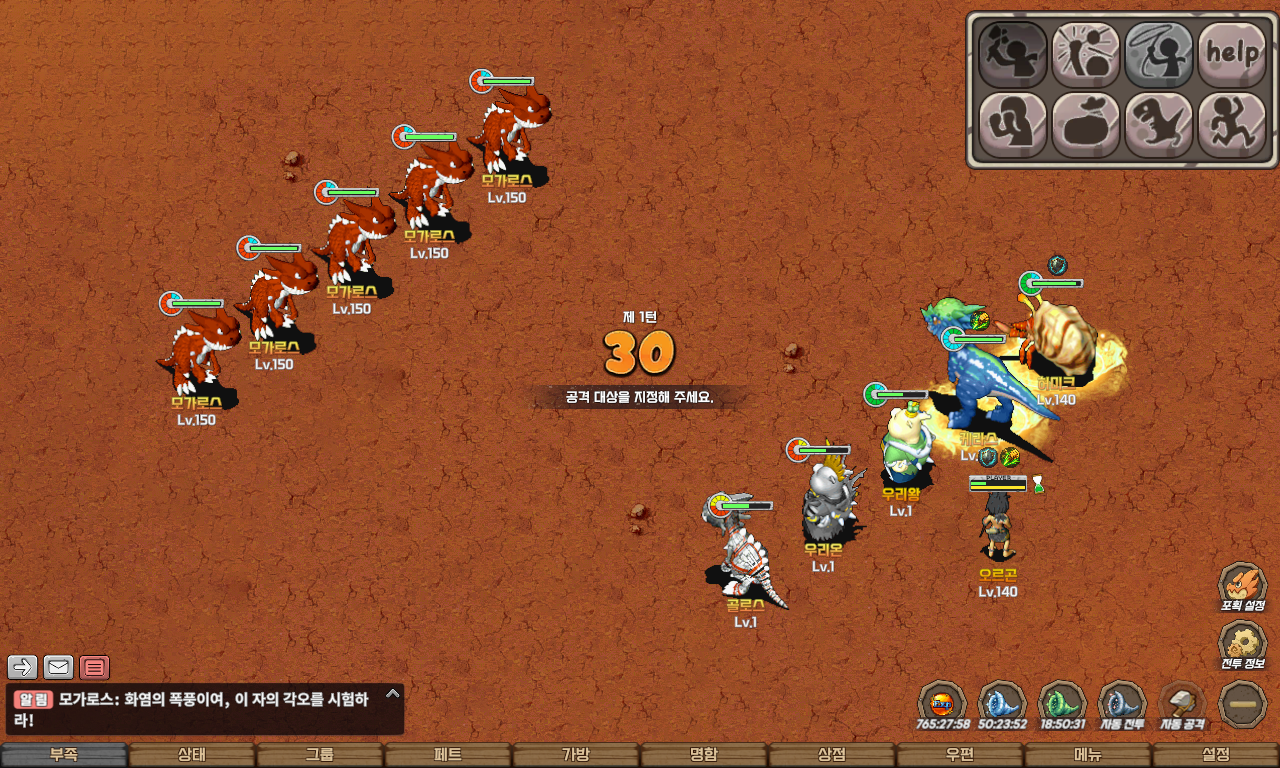Open the item sack command
The image size is (1280, 768).
tap(1085, 125)
